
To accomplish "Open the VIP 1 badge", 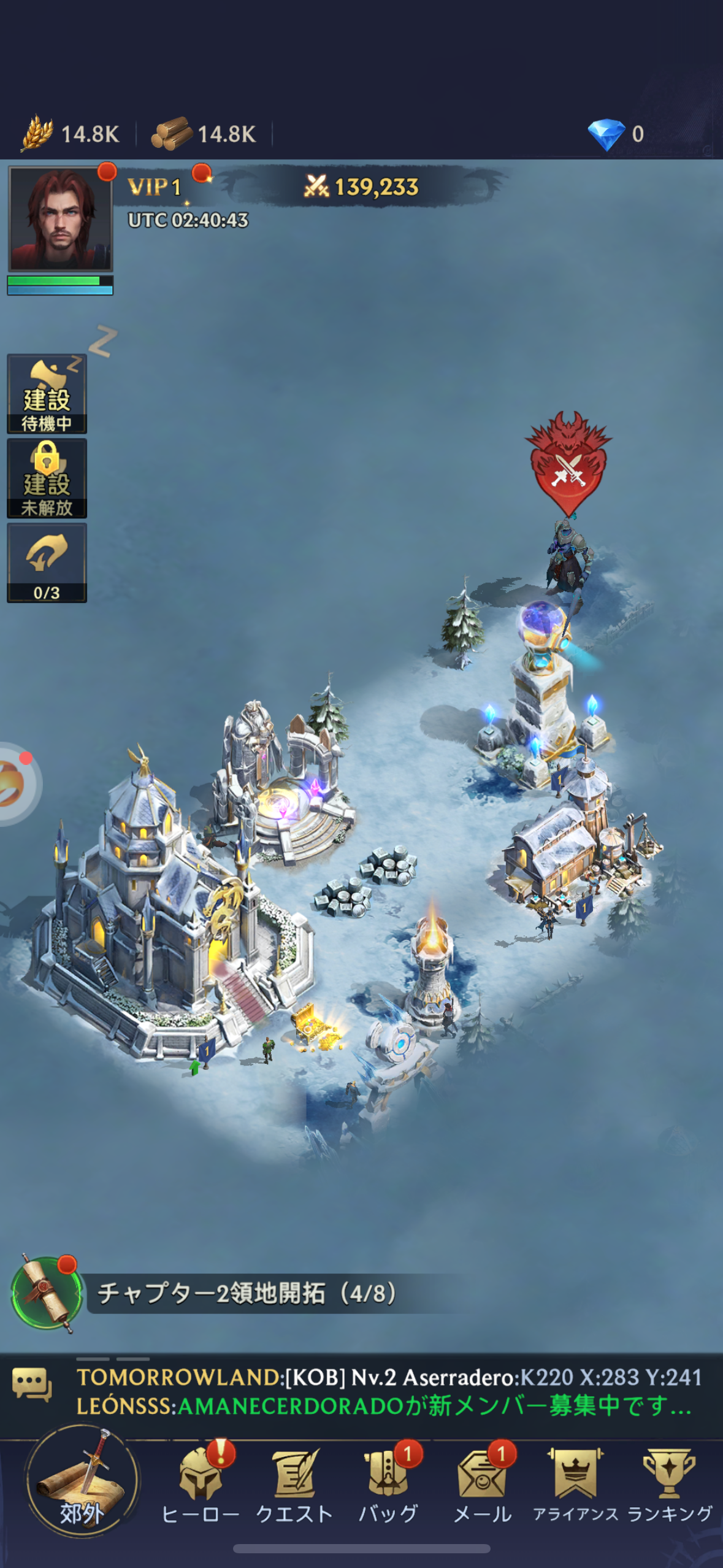I will (155, 187).
